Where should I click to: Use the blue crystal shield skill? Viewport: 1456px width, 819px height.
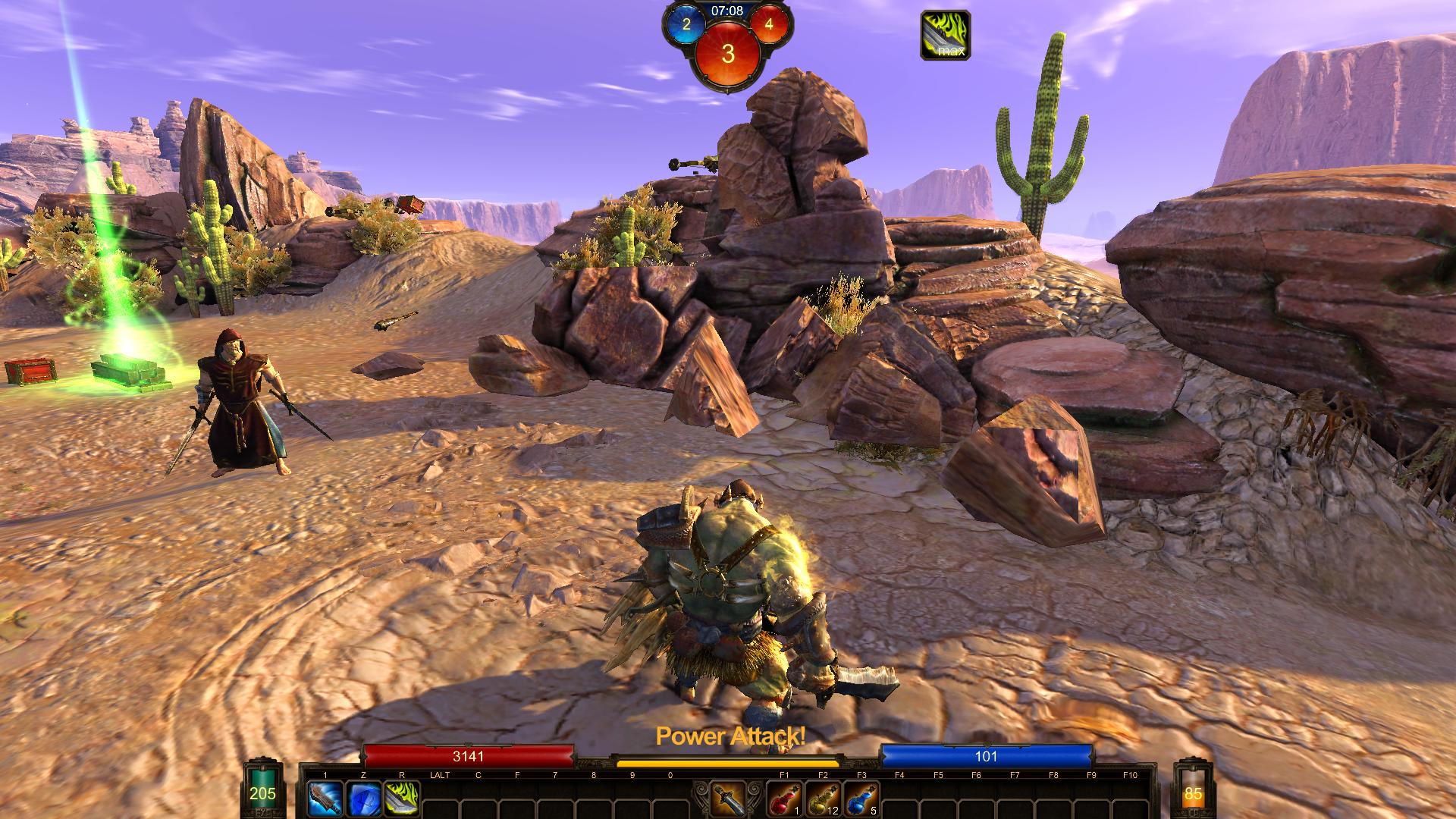363,799
